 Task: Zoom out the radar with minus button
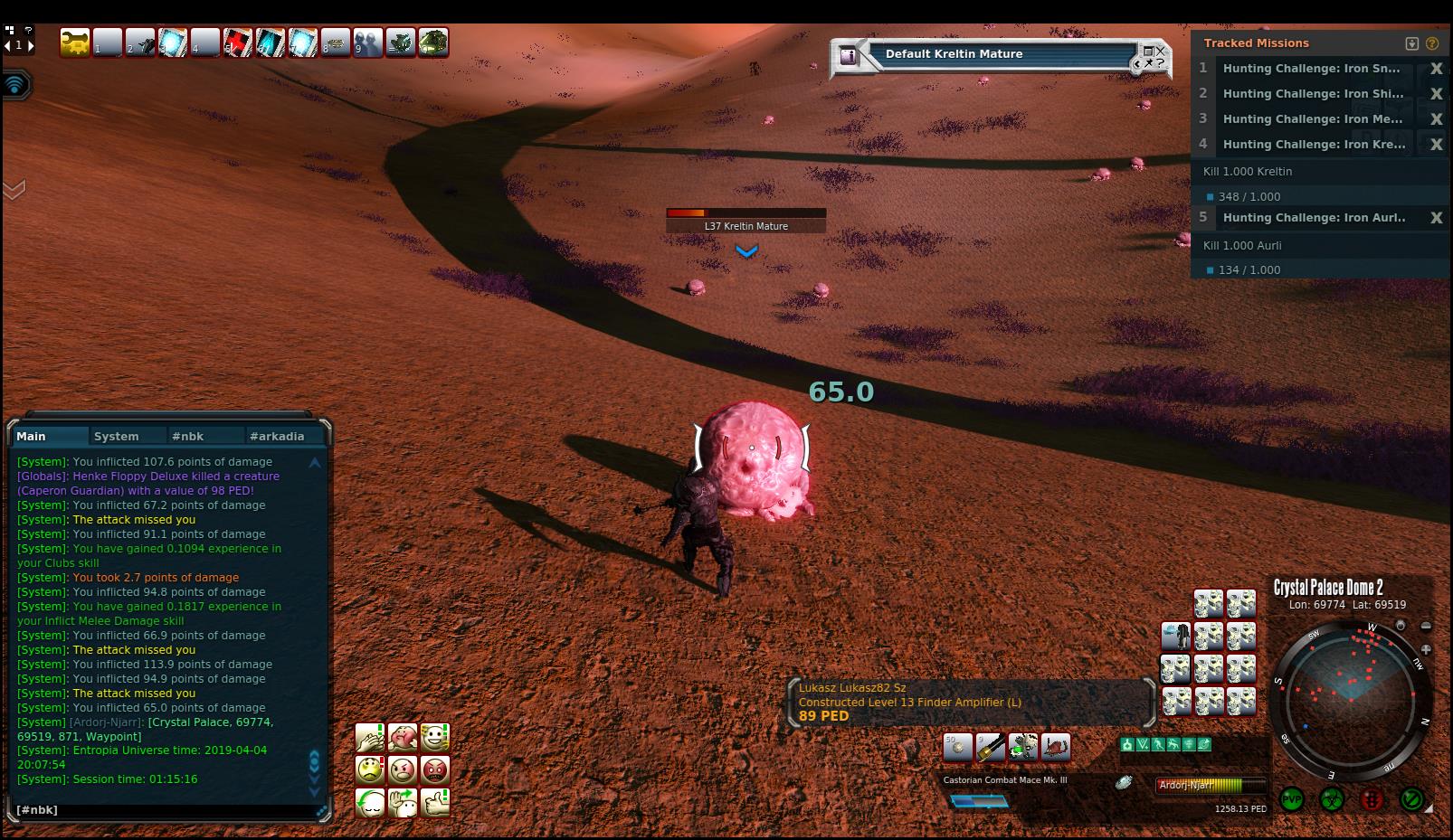pyautogui.click(x=1426, y=626)
